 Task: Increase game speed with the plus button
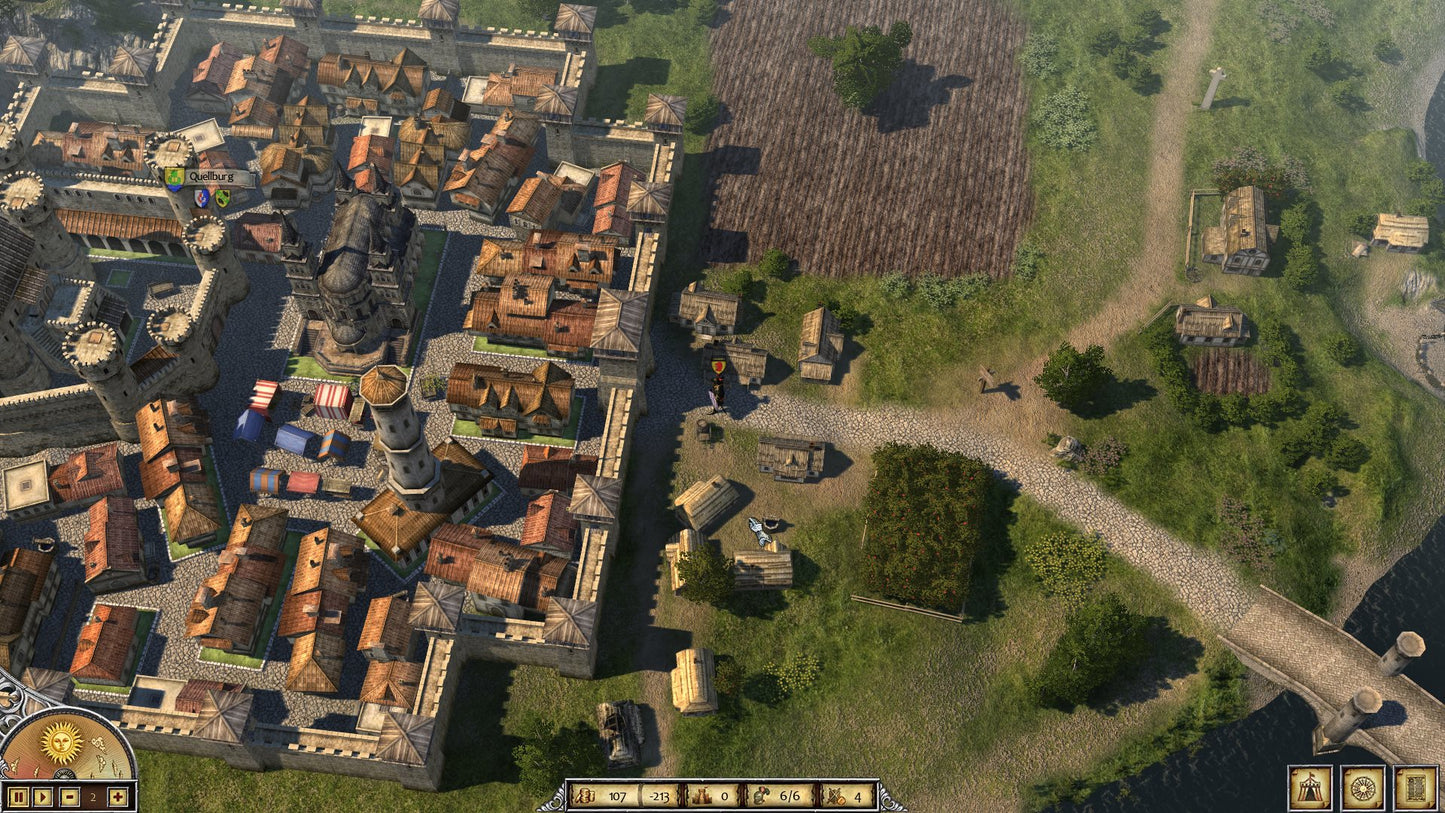(x=118, y=797)
